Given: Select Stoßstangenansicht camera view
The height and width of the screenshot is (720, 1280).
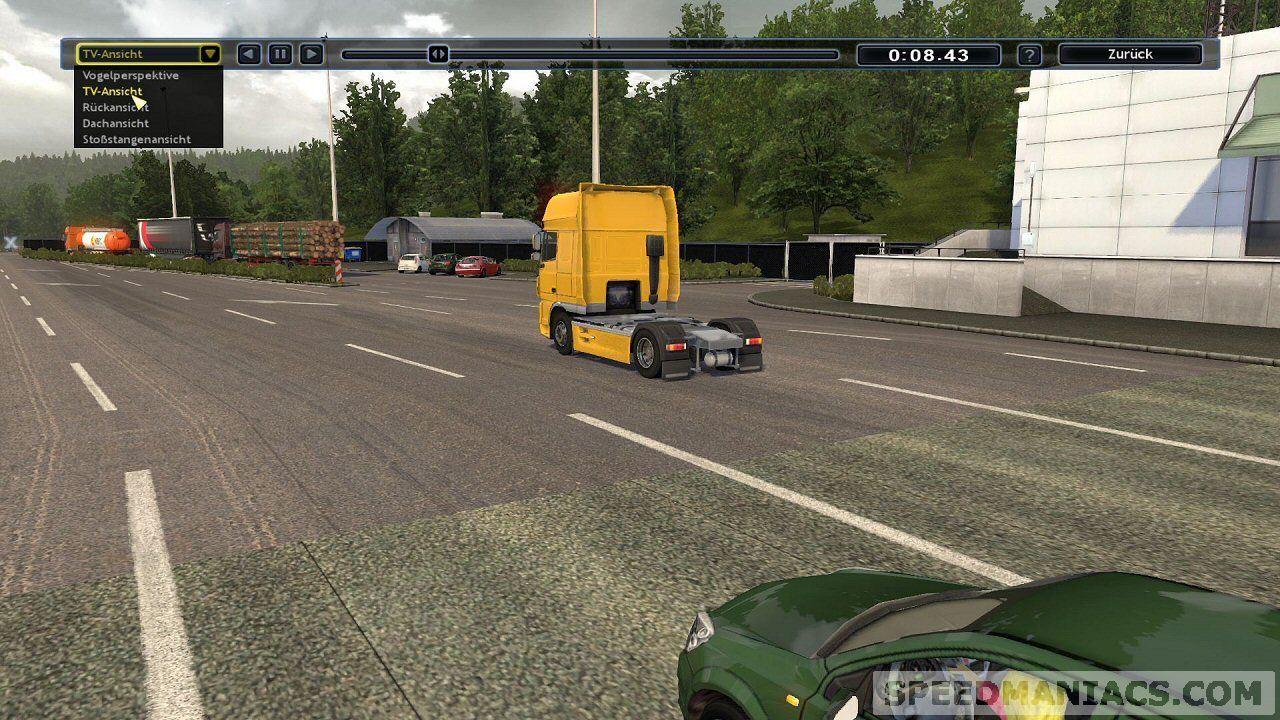Looking at the screenshot, I should click(137, 140).
